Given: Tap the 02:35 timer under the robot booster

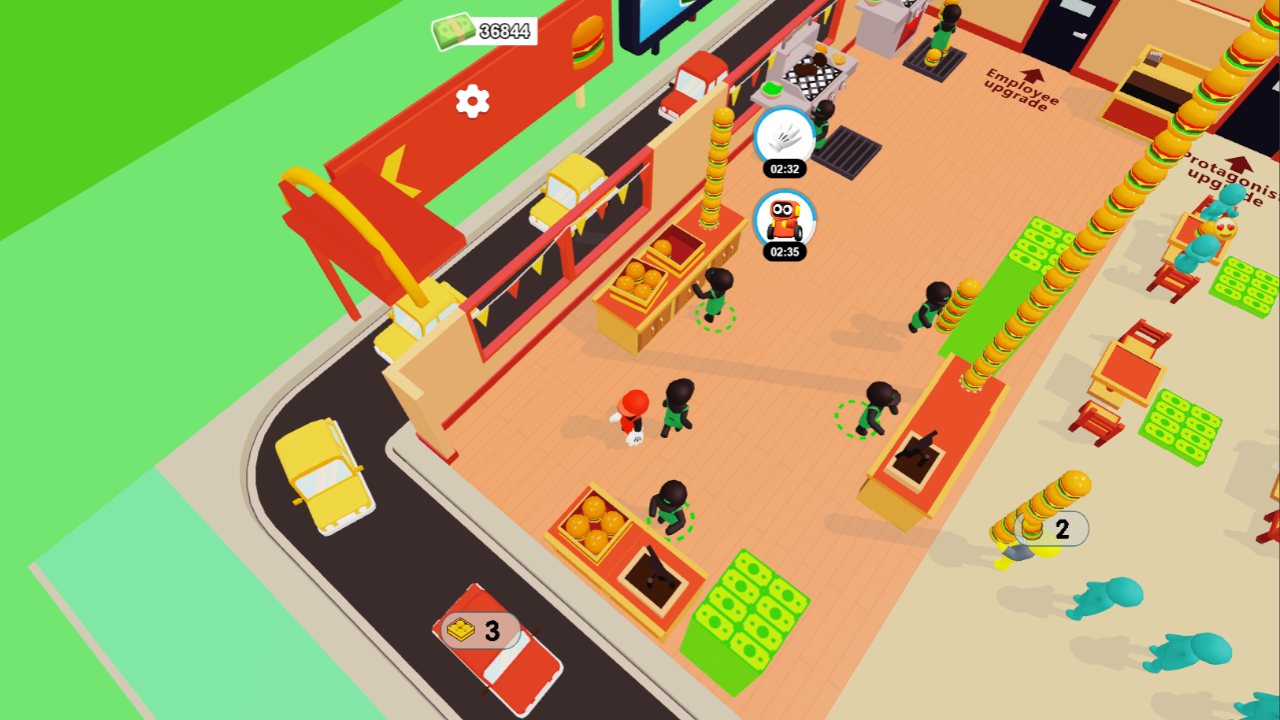Looking at the screenshot, I should (785, 251).
